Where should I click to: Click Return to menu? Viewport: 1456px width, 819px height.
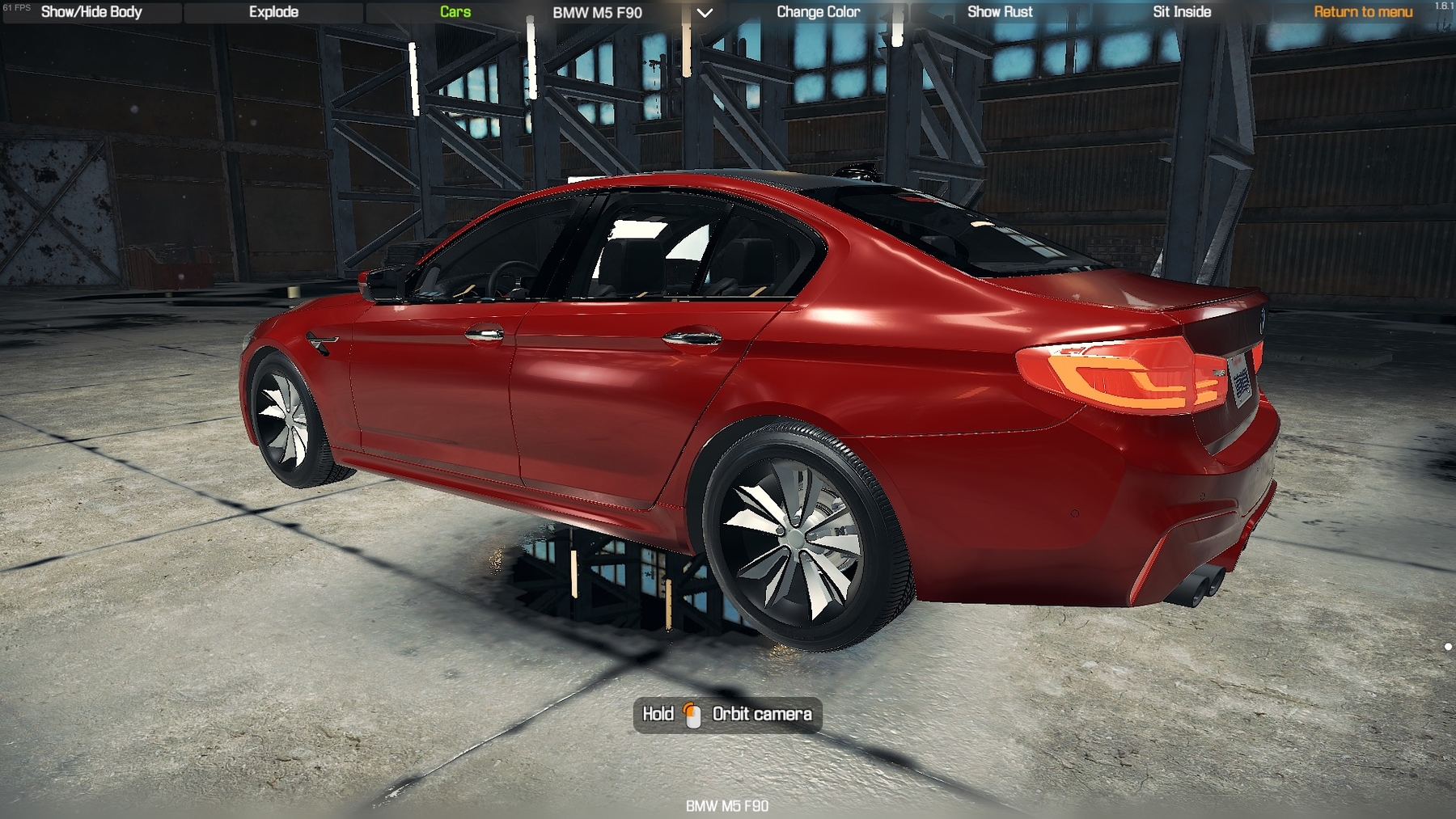point(1363,12)
